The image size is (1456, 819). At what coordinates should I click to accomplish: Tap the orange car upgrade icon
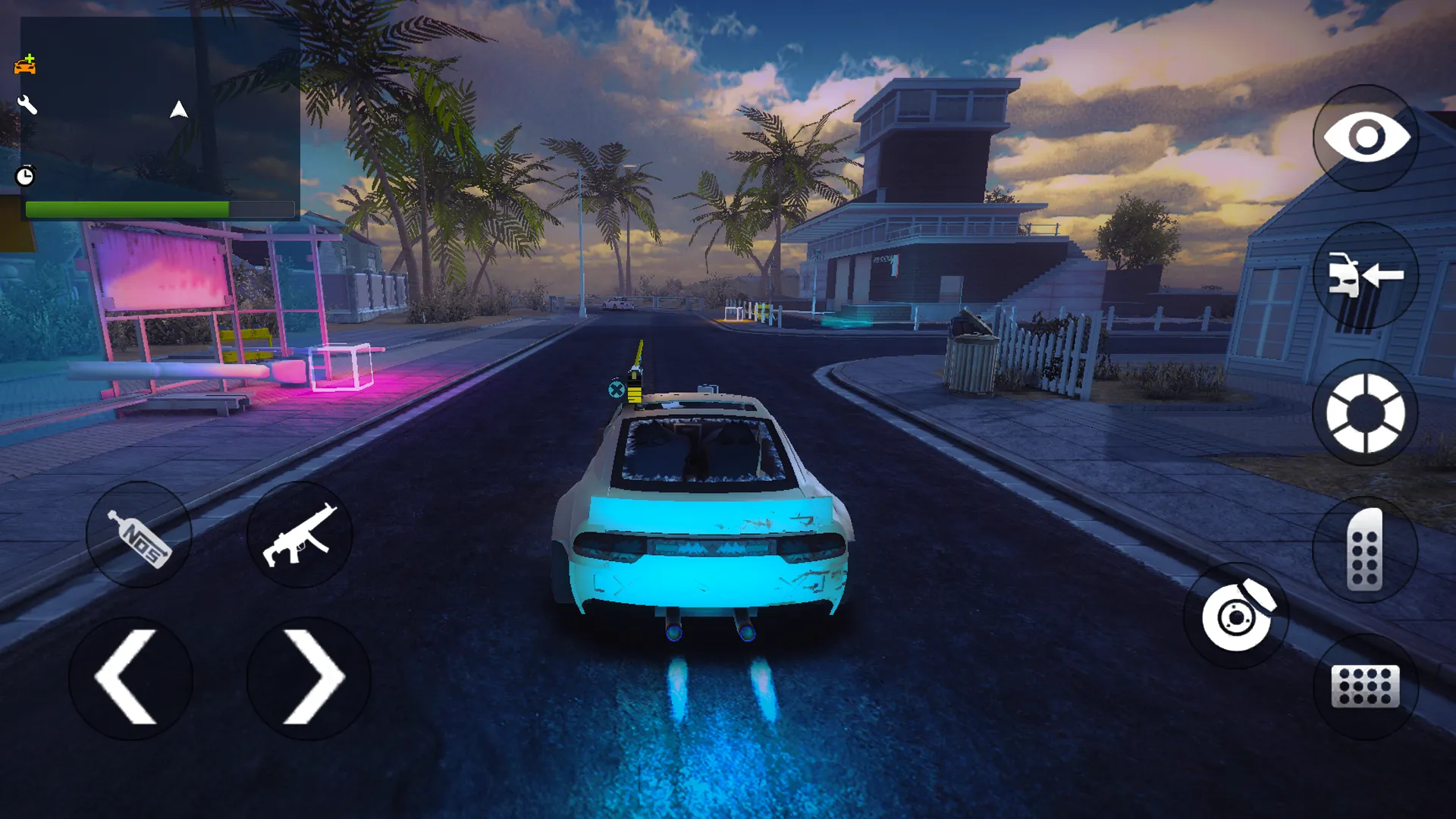25,65
